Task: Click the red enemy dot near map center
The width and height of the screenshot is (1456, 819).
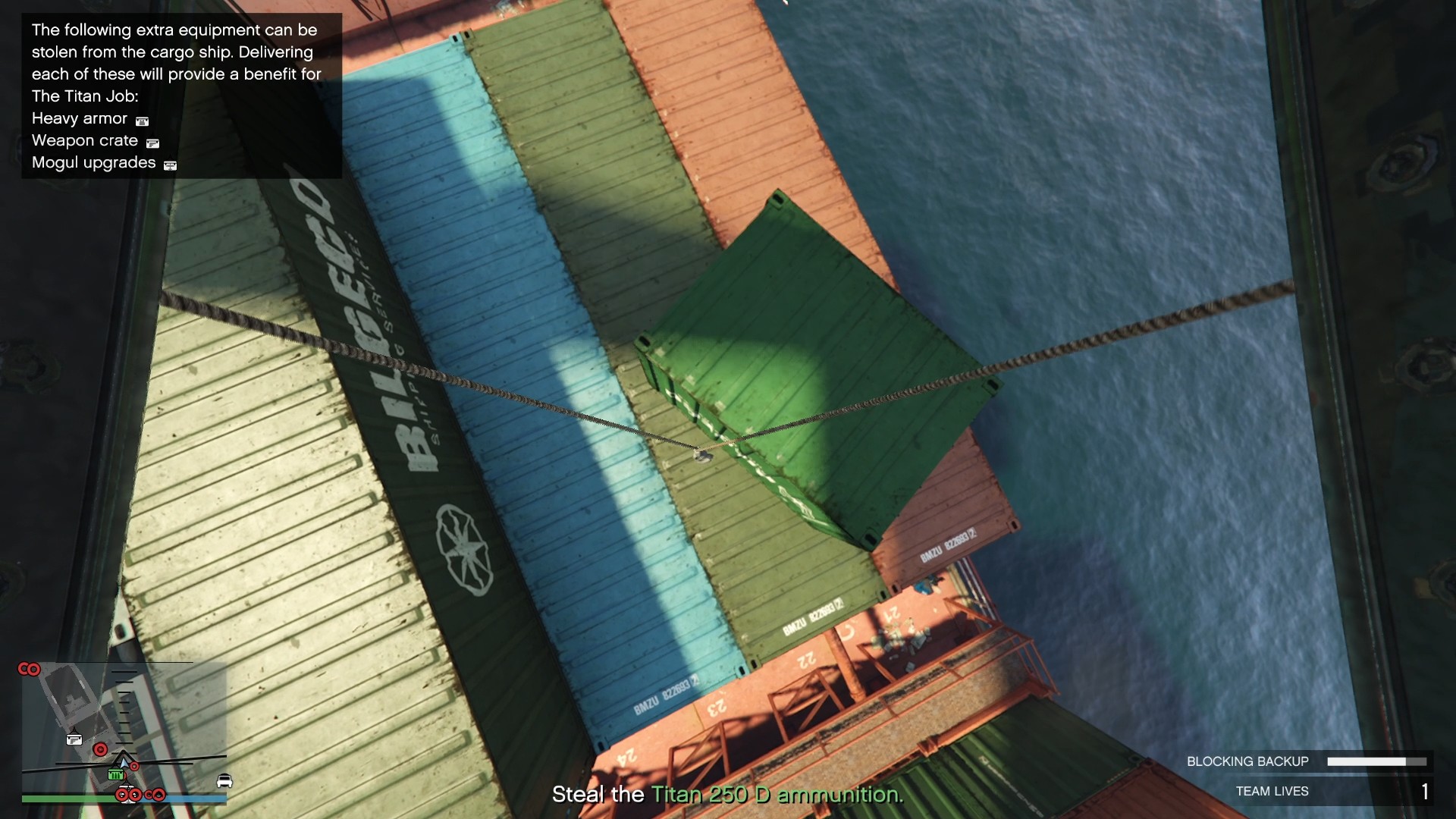Action: click(100, 749)
